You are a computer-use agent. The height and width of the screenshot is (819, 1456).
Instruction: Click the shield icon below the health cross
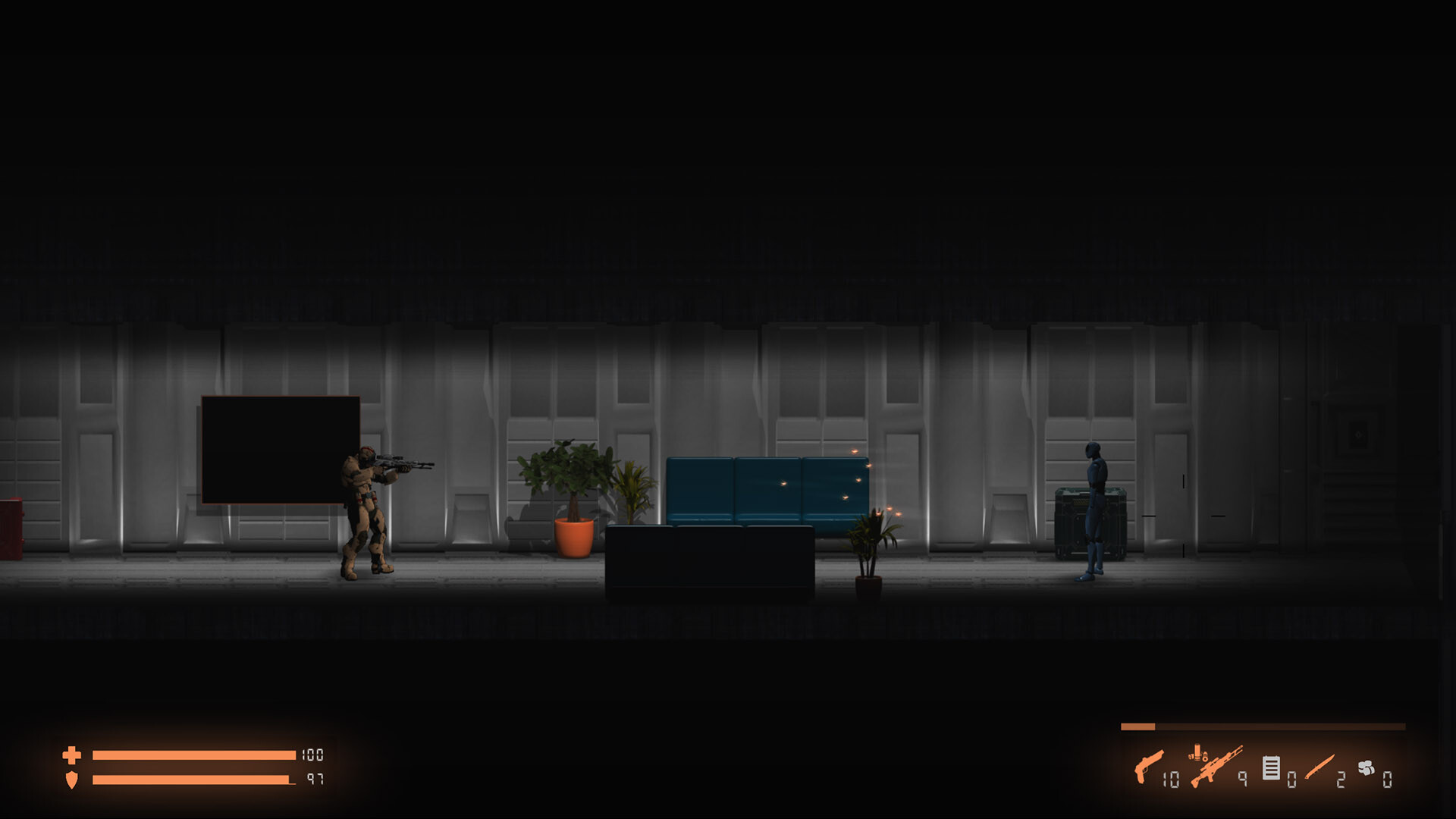click(x=73, y=780)
